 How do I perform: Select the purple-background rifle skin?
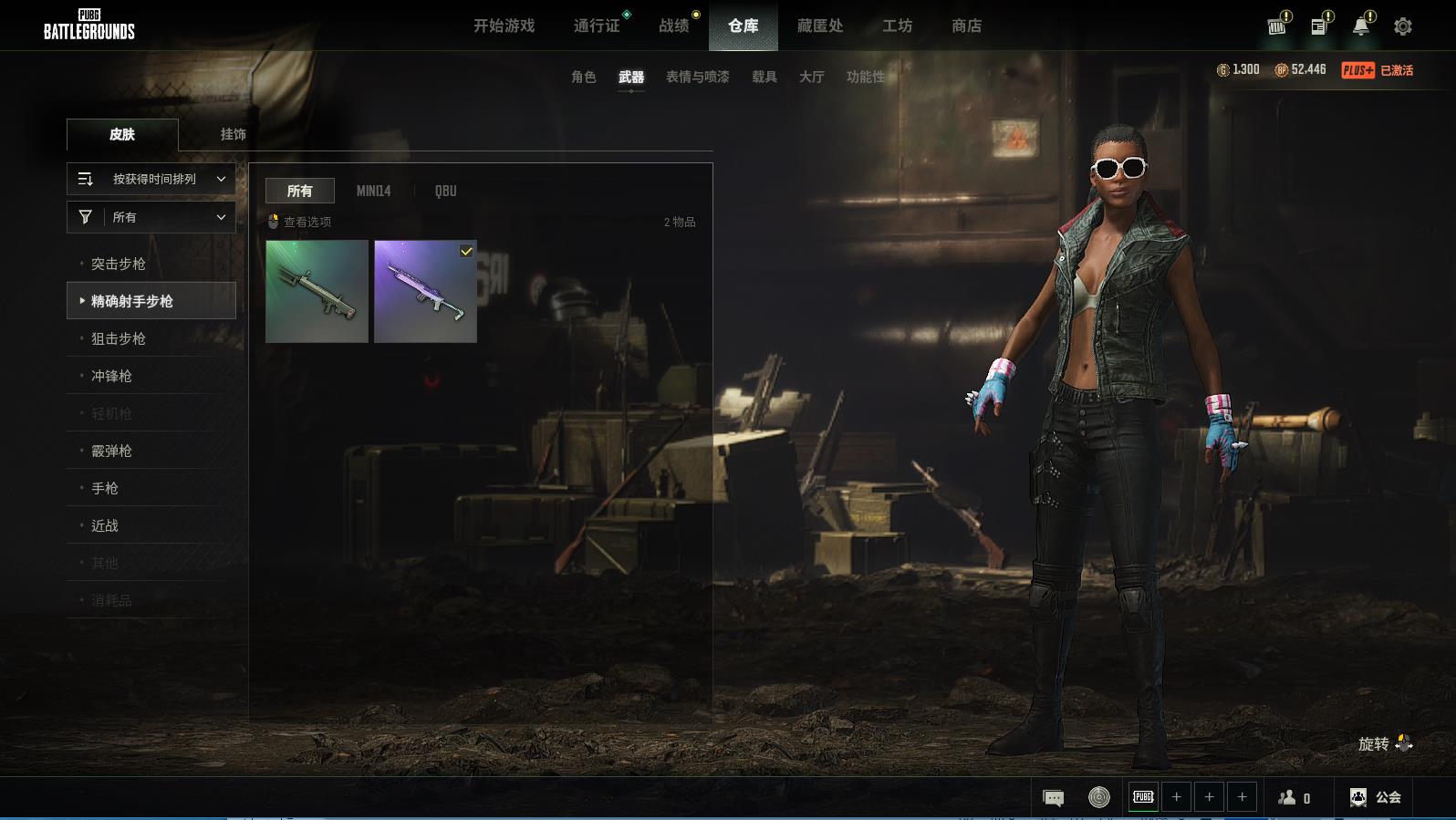tap(425, 292)
